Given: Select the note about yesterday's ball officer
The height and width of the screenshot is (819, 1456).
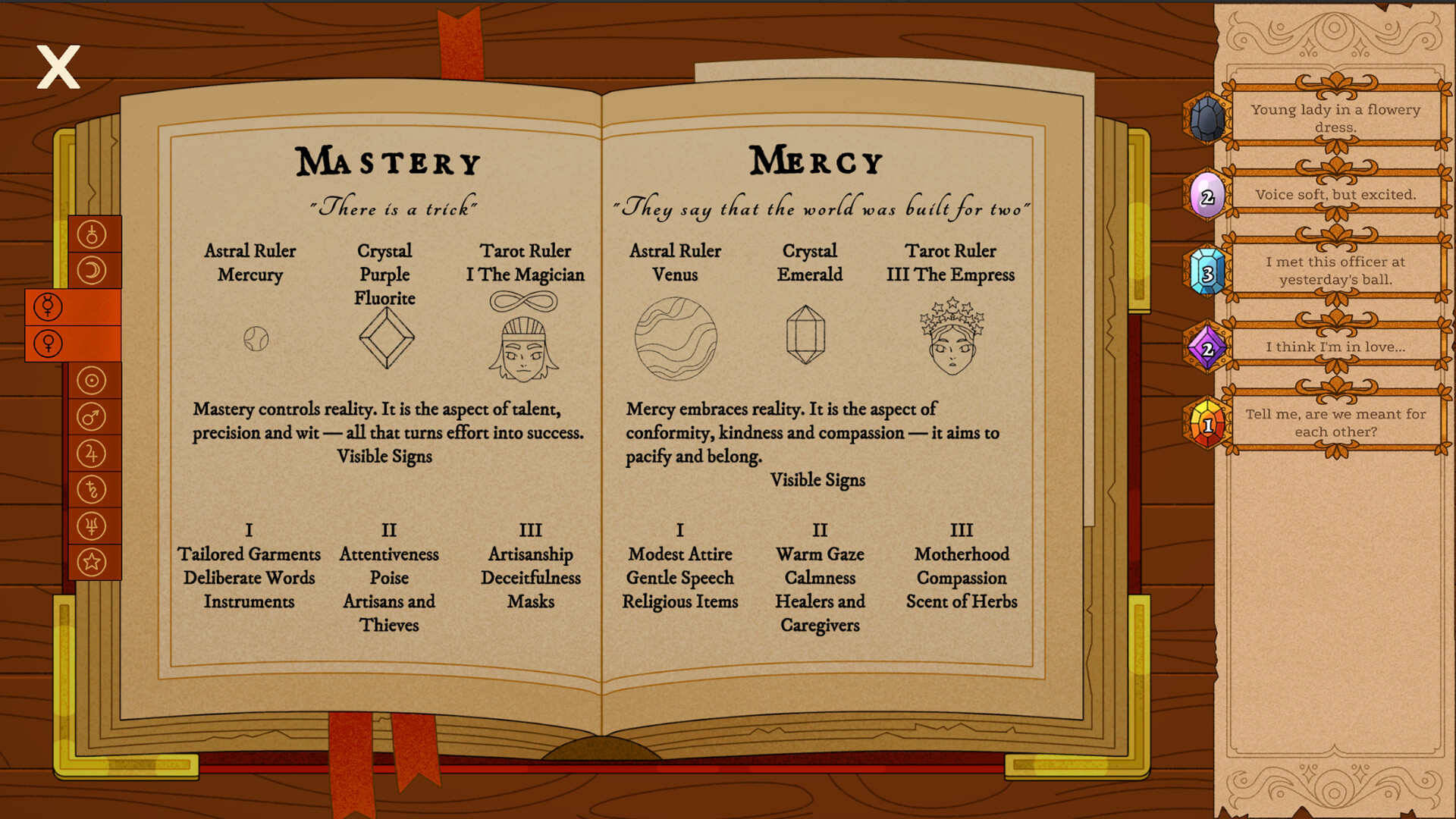Looking at the screenshot, I should (1335, 270).
